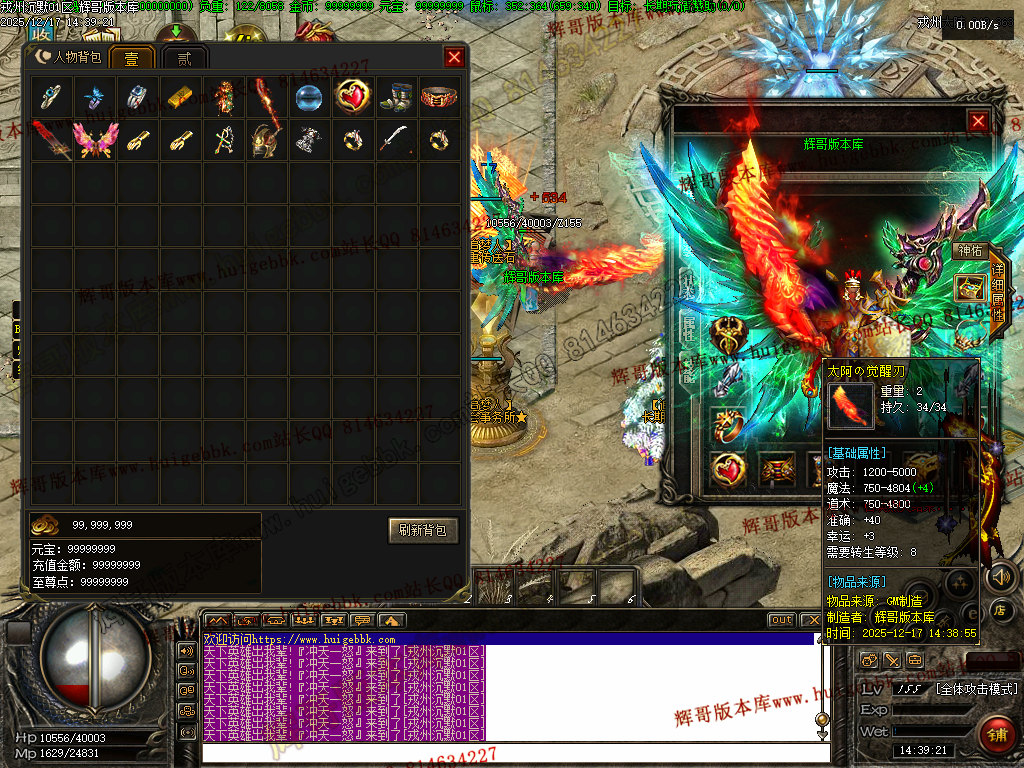Screen dimensions: 1024x768
Task: Choose the green boots item
Action: (396, 97)
